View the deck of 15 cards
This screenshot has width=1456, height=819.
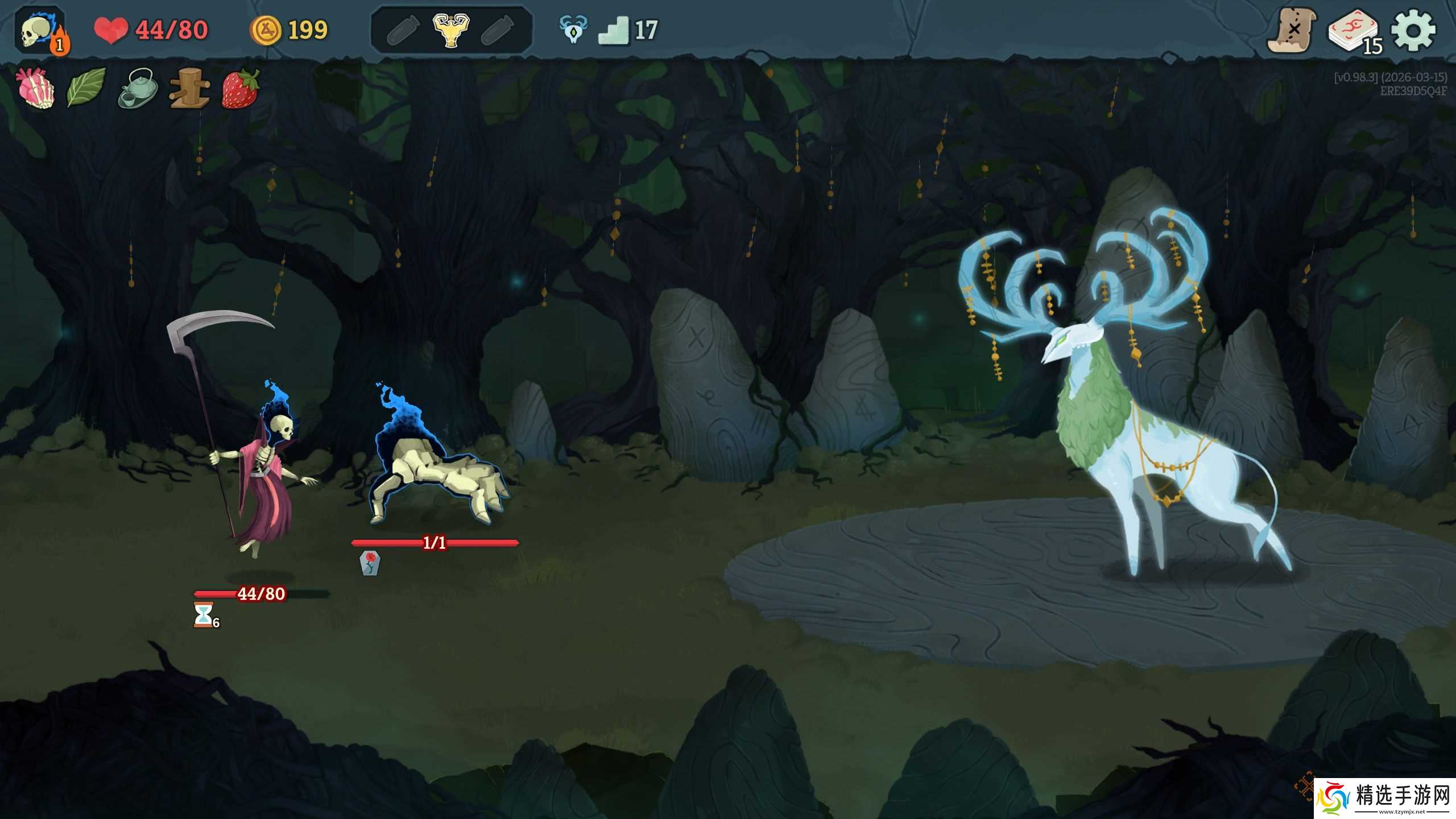(1354, 31)
